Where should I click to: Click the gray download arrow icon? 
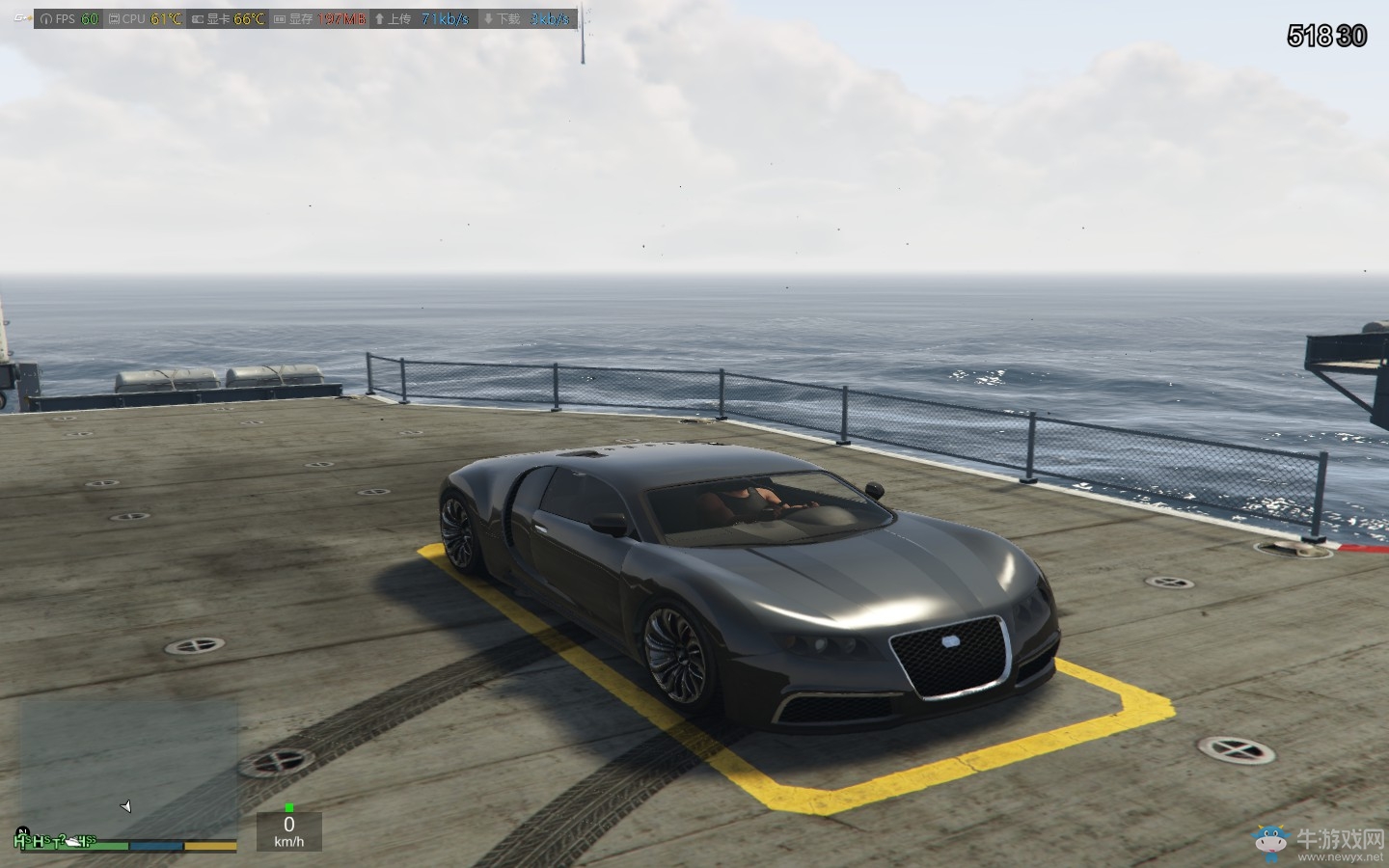click(488, 16)
